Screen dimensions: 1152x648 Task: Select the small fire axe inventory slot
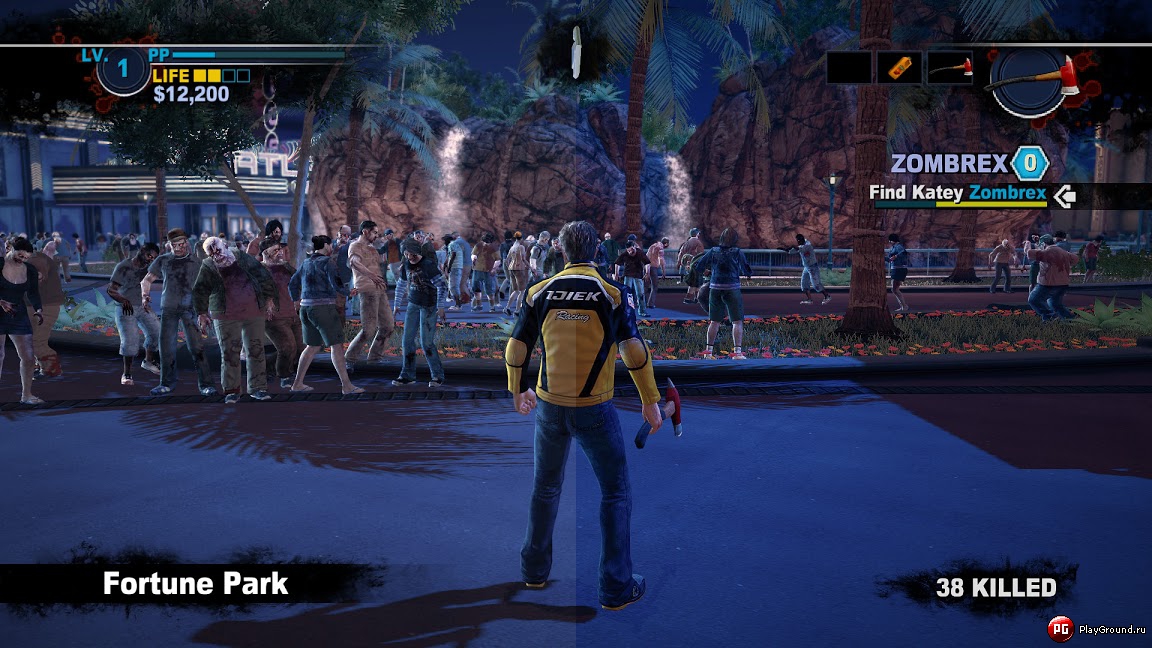(x=949, y=67)
